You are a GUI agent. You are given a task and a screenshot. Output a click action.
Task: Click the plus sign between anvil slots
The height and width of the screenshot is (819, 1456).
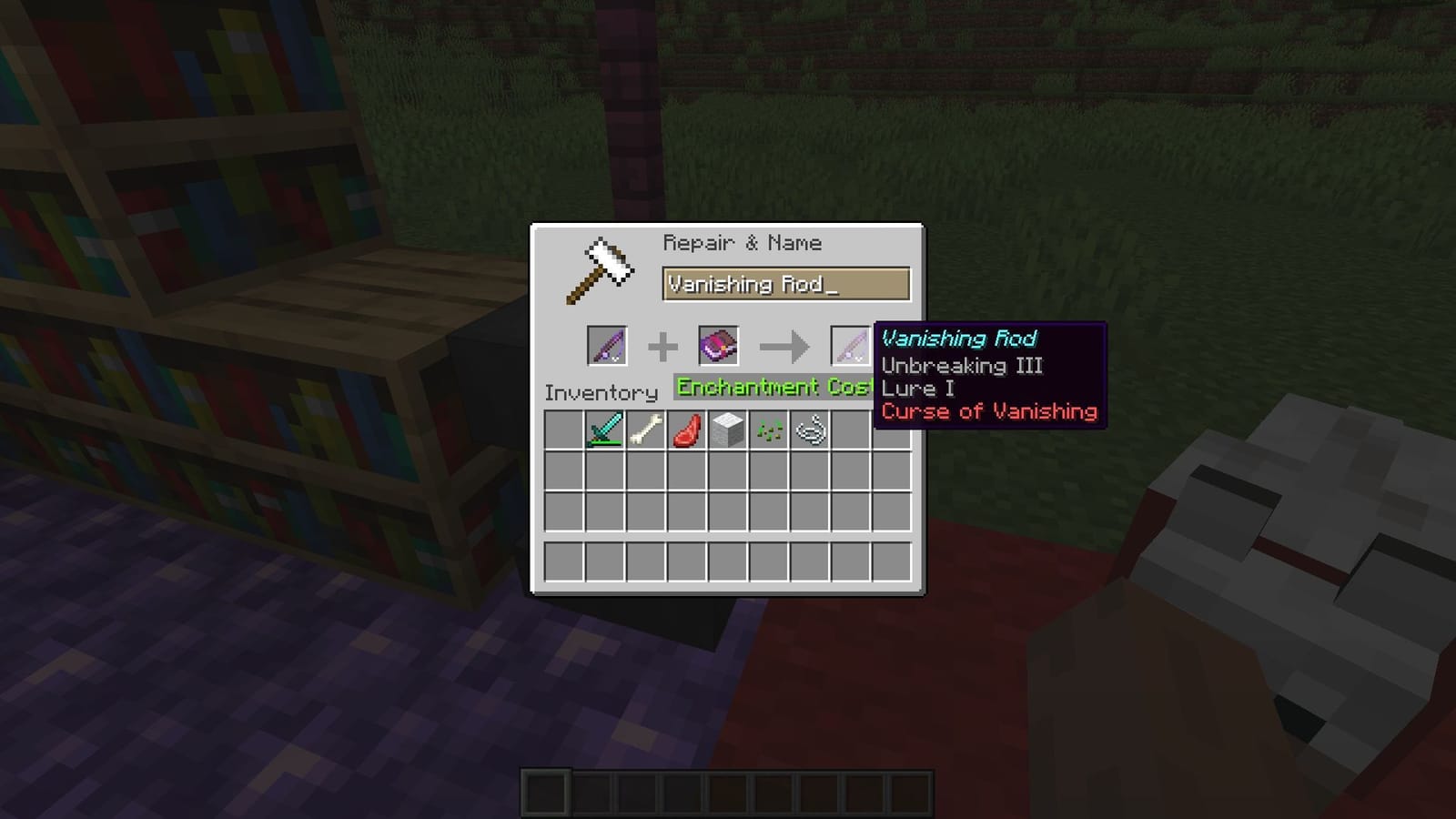click(x=662, y=346)
